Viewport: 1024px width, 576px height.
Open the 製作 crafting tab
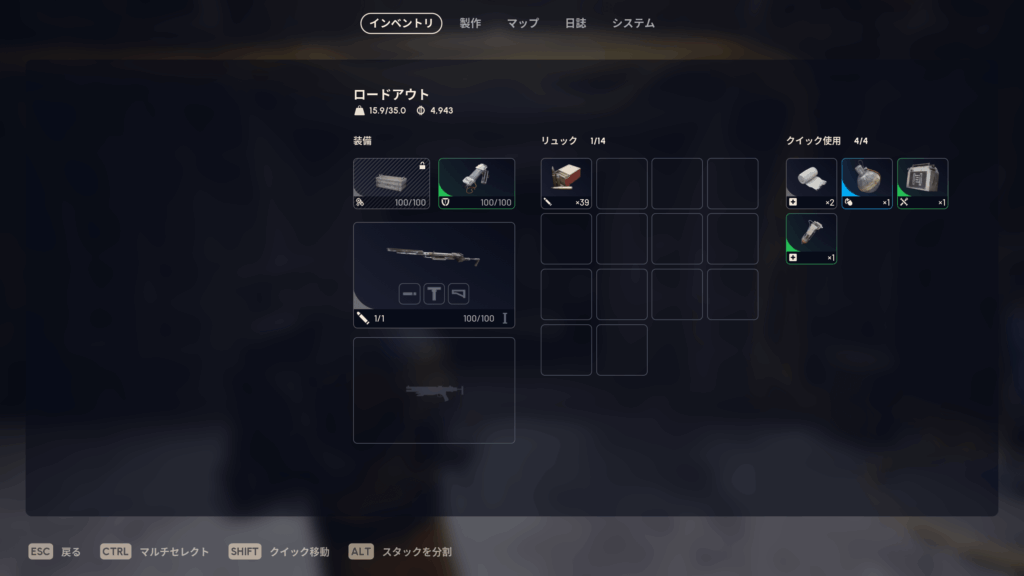pyautogui.click(x=470, y=23)
